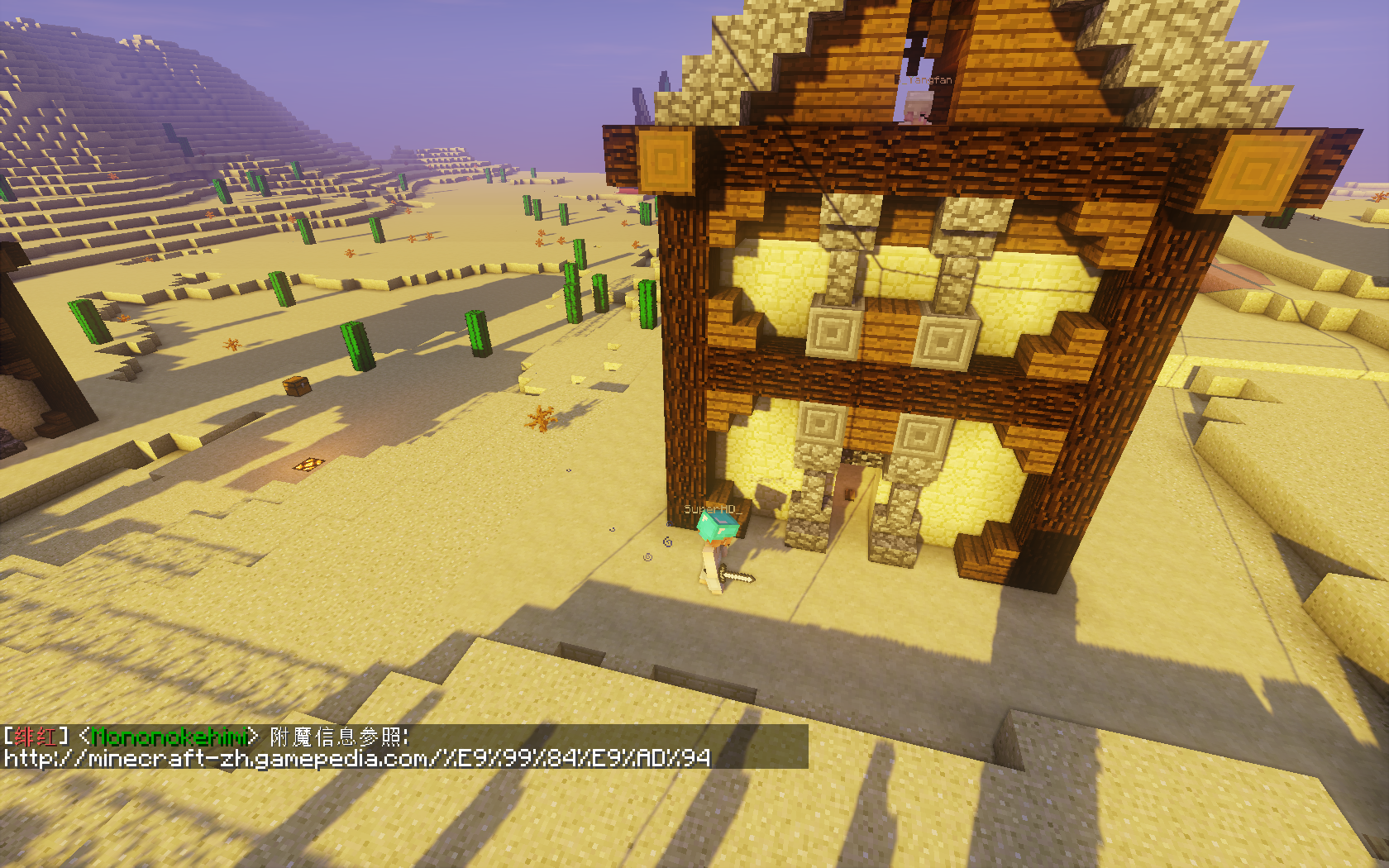The image size is (1389, 868).
Task: Click the Mononokehimi name in chat
Action: click(x=169, y=736)
